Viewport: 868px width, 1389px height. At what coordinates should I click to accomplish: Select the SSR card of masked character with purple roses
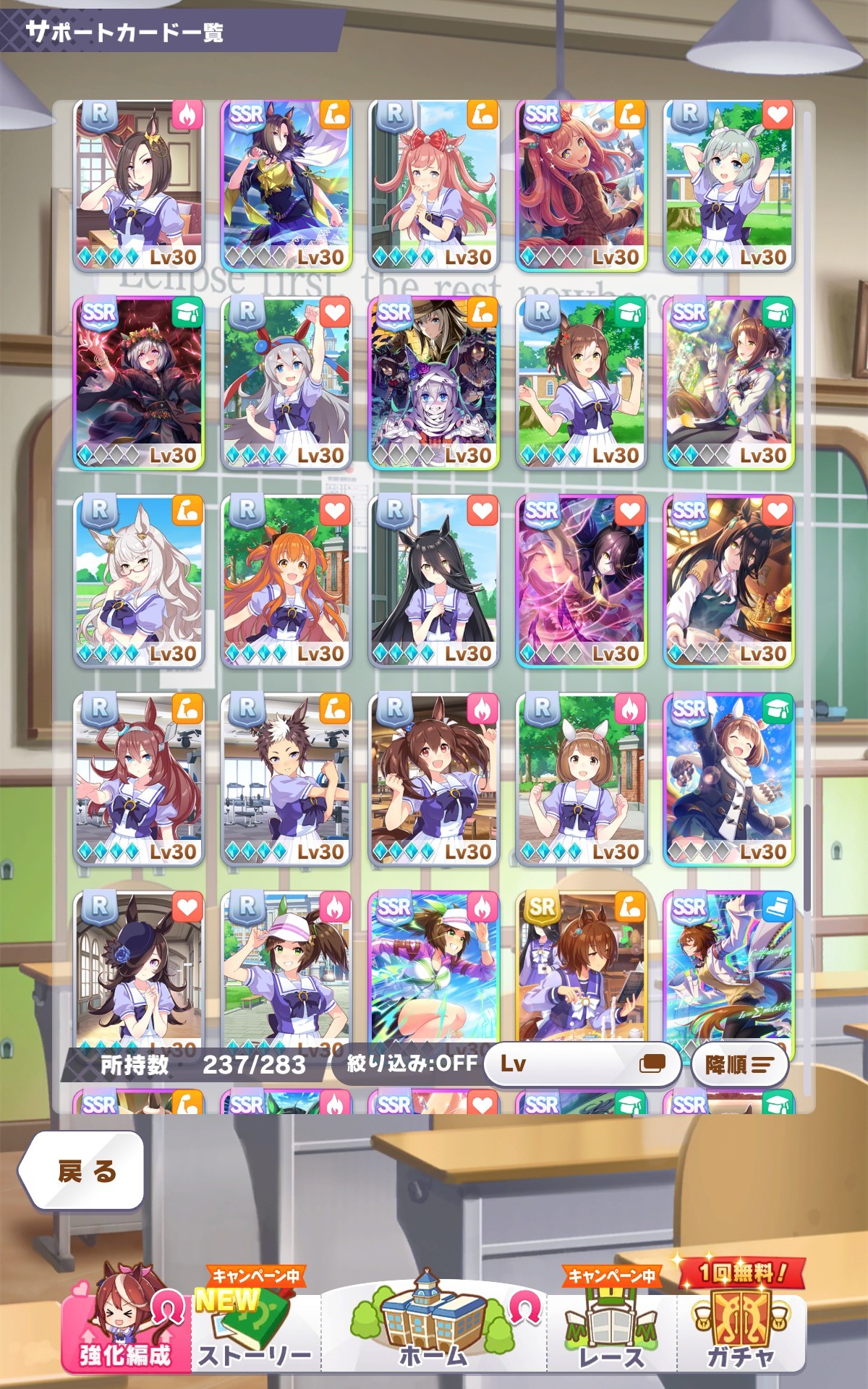point(433,383)
